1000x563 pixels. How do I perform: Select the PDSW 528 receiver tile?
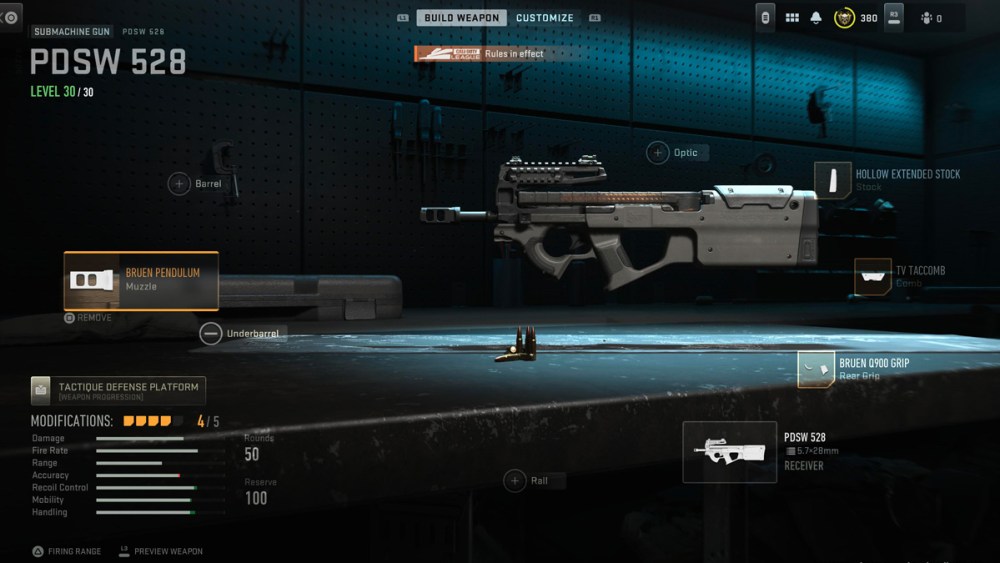730,451
